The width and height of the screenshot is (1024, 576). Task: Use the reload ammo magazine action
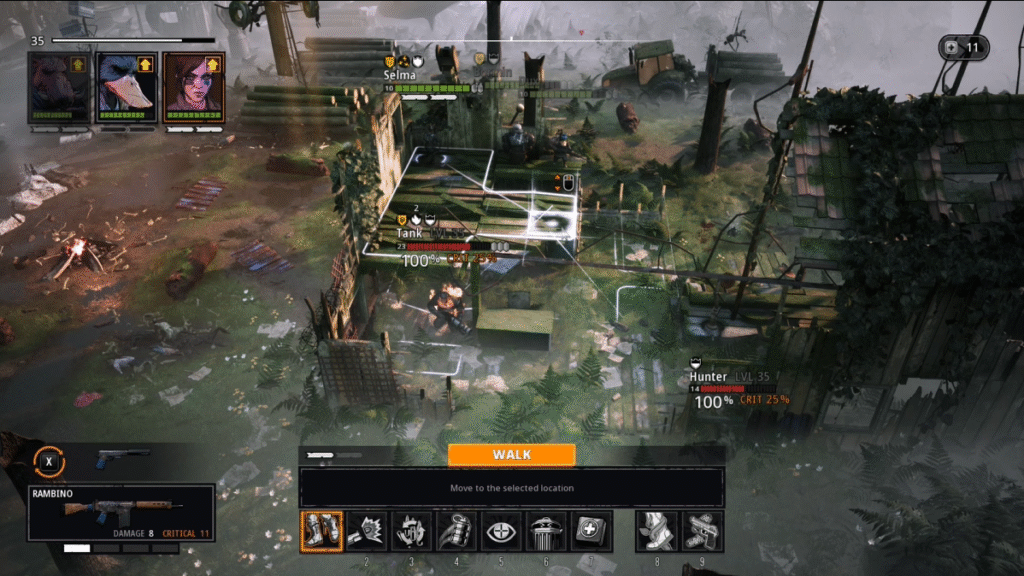411,531
